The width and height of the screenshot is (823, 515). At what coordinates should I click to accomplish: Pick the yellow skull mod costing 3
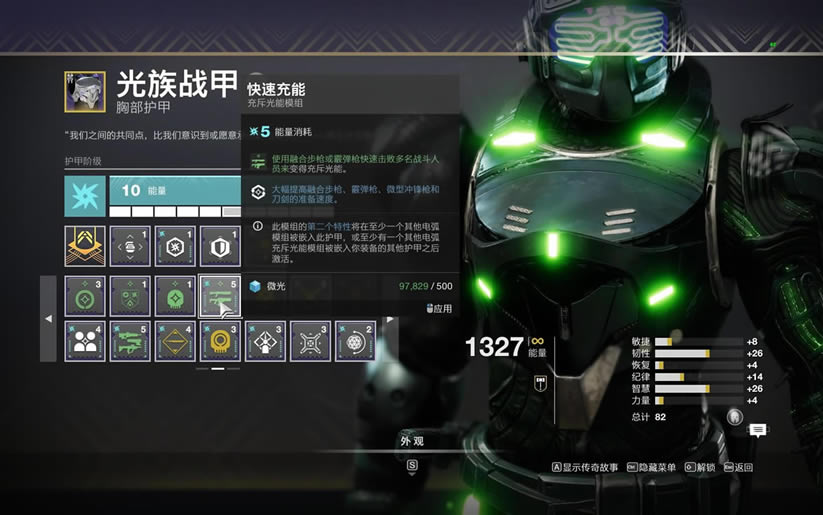tap(220, 341)
